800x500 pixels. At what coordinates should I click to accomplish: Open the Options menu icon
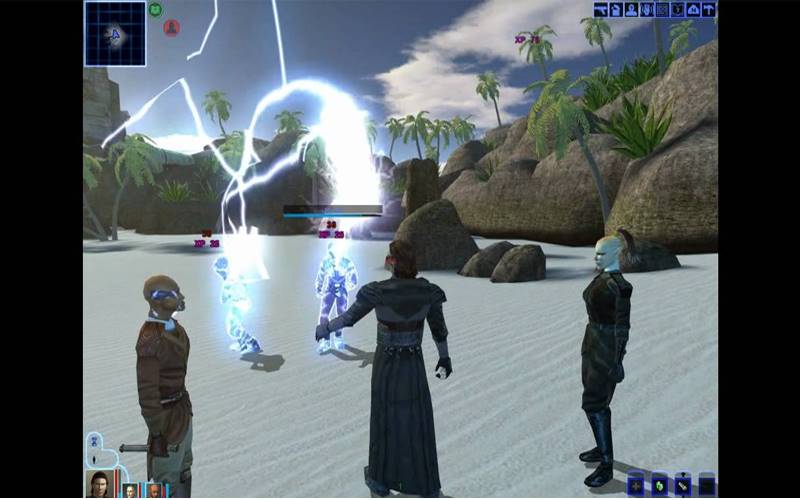[x=709, y=9]
